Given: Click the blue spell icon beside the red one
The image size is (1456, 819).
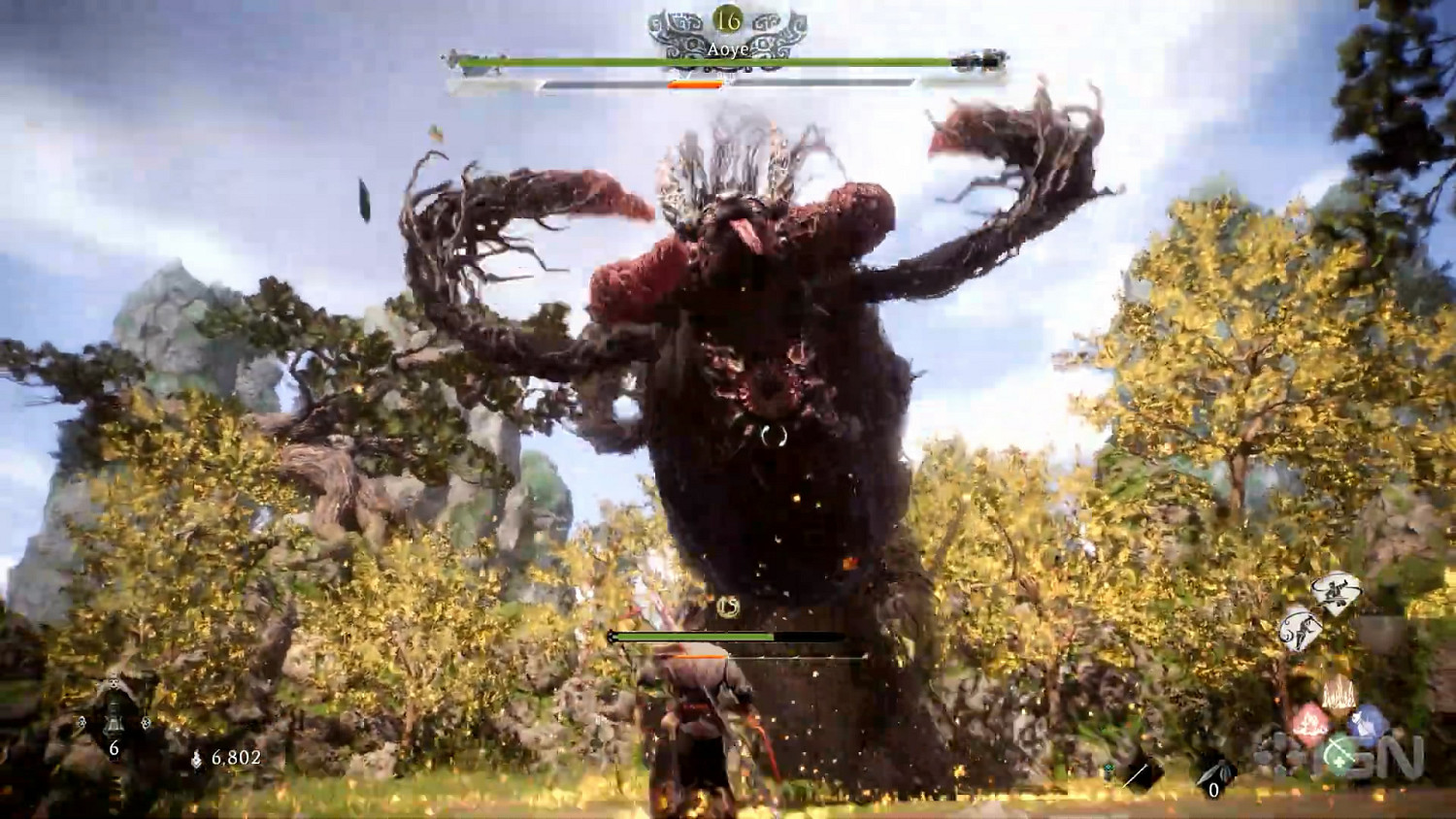Looking at the screenshot, I should (x=1370, y=722).
